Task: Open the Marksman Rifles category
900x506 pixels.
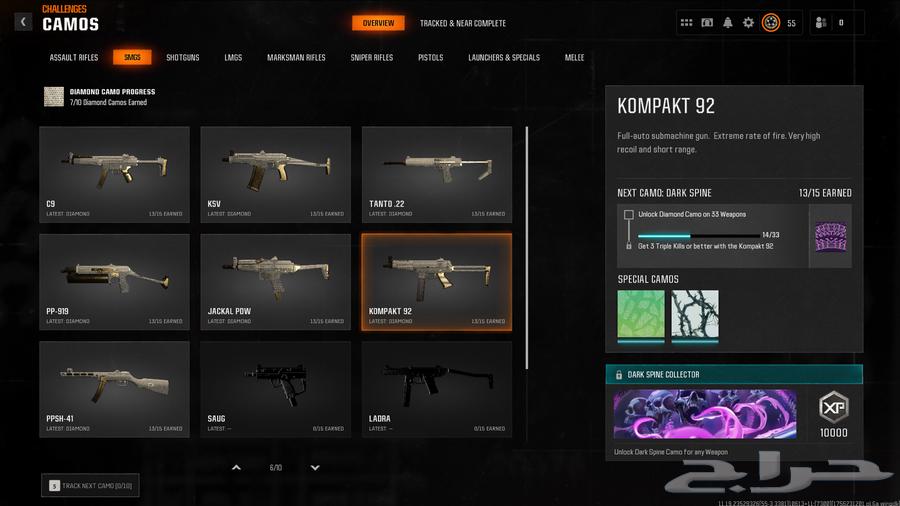Action: [296, 58]
